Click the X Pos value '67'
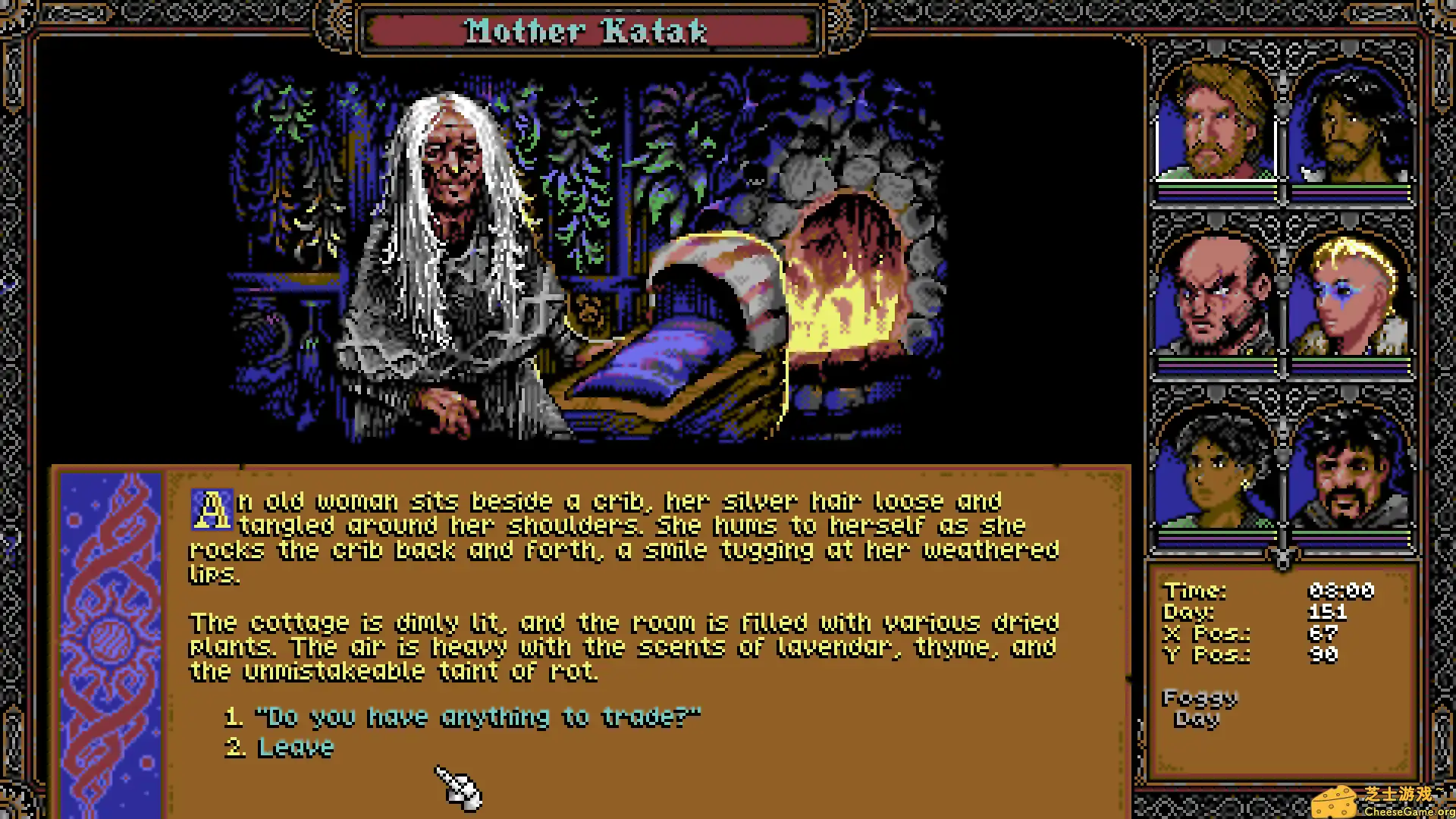This screenshot has height=819, width=1456. click(x=1323, y=634)
